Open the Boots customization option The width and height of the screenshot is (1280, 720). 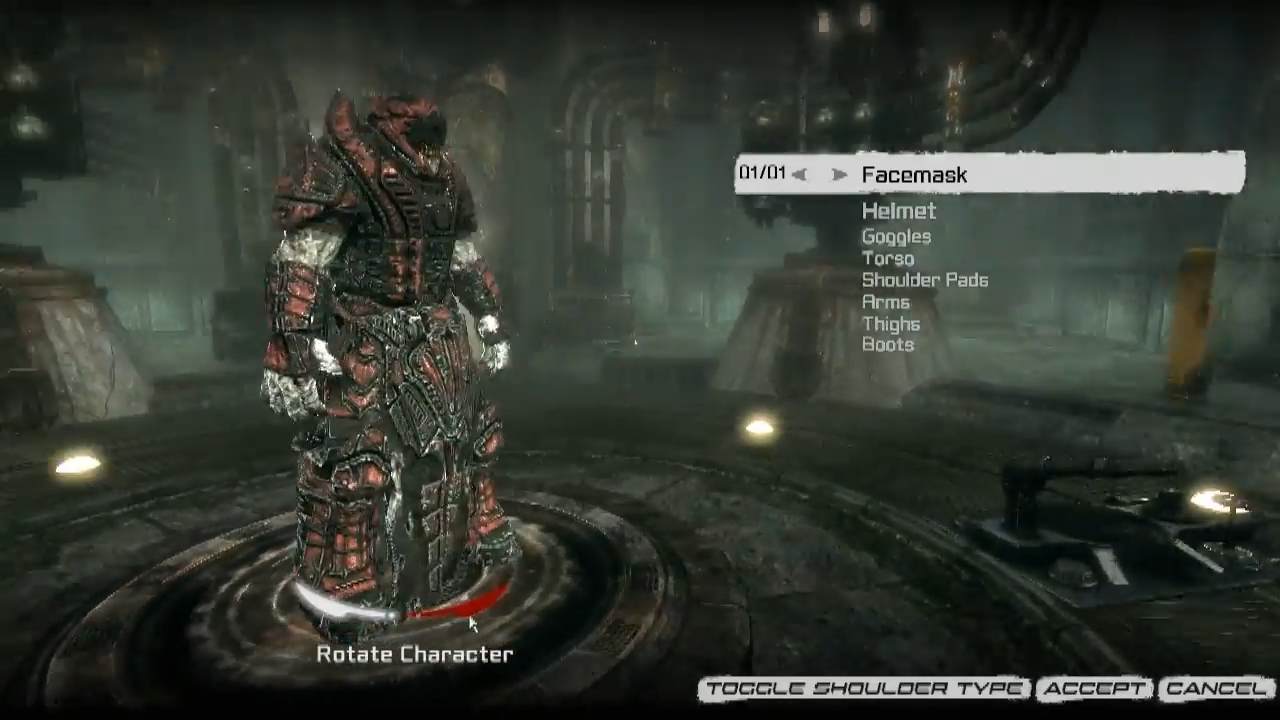tap(888, 345)
